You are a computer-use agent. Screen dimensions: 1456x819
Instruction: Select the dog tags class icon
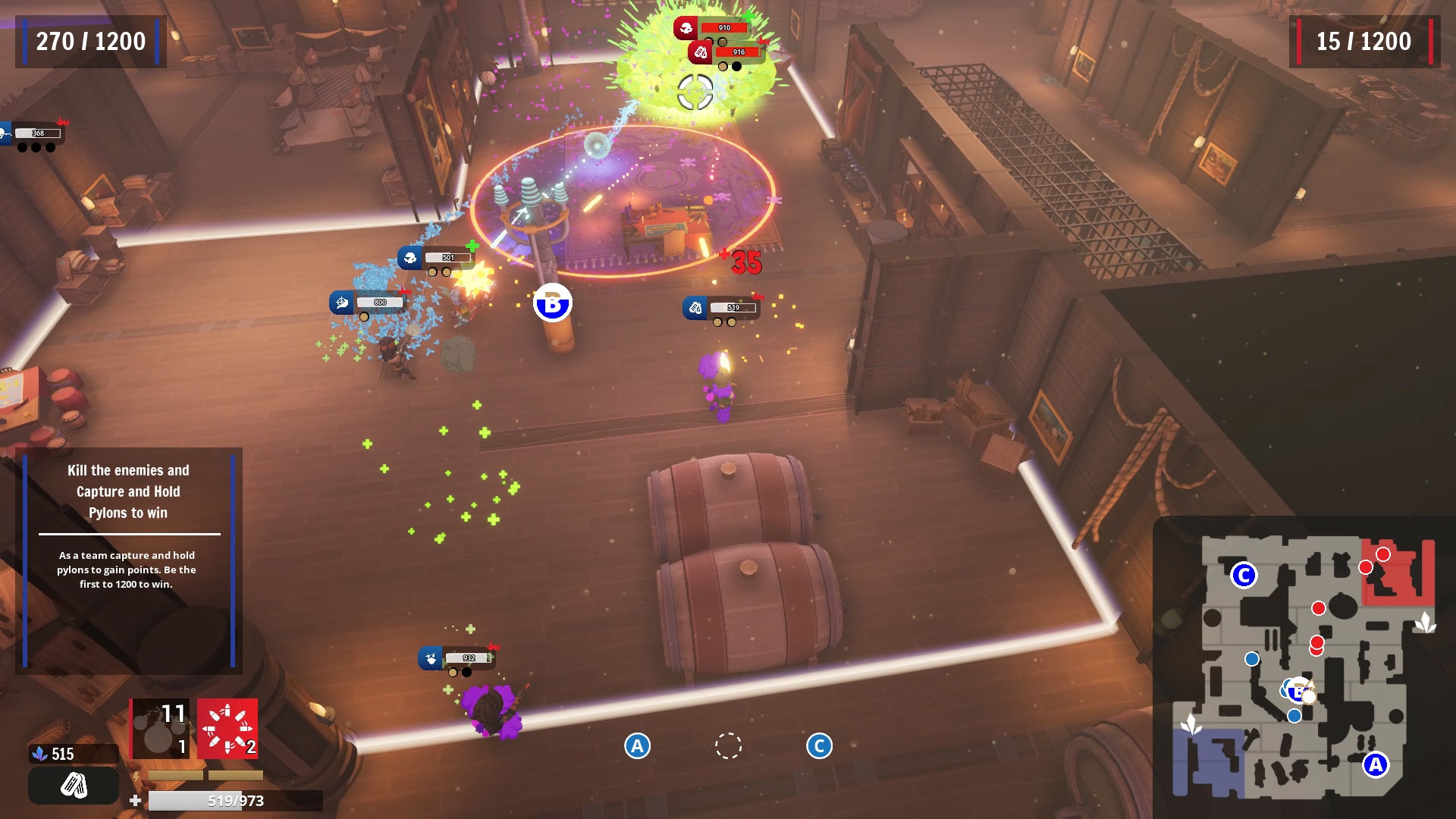tap(74, 786)
